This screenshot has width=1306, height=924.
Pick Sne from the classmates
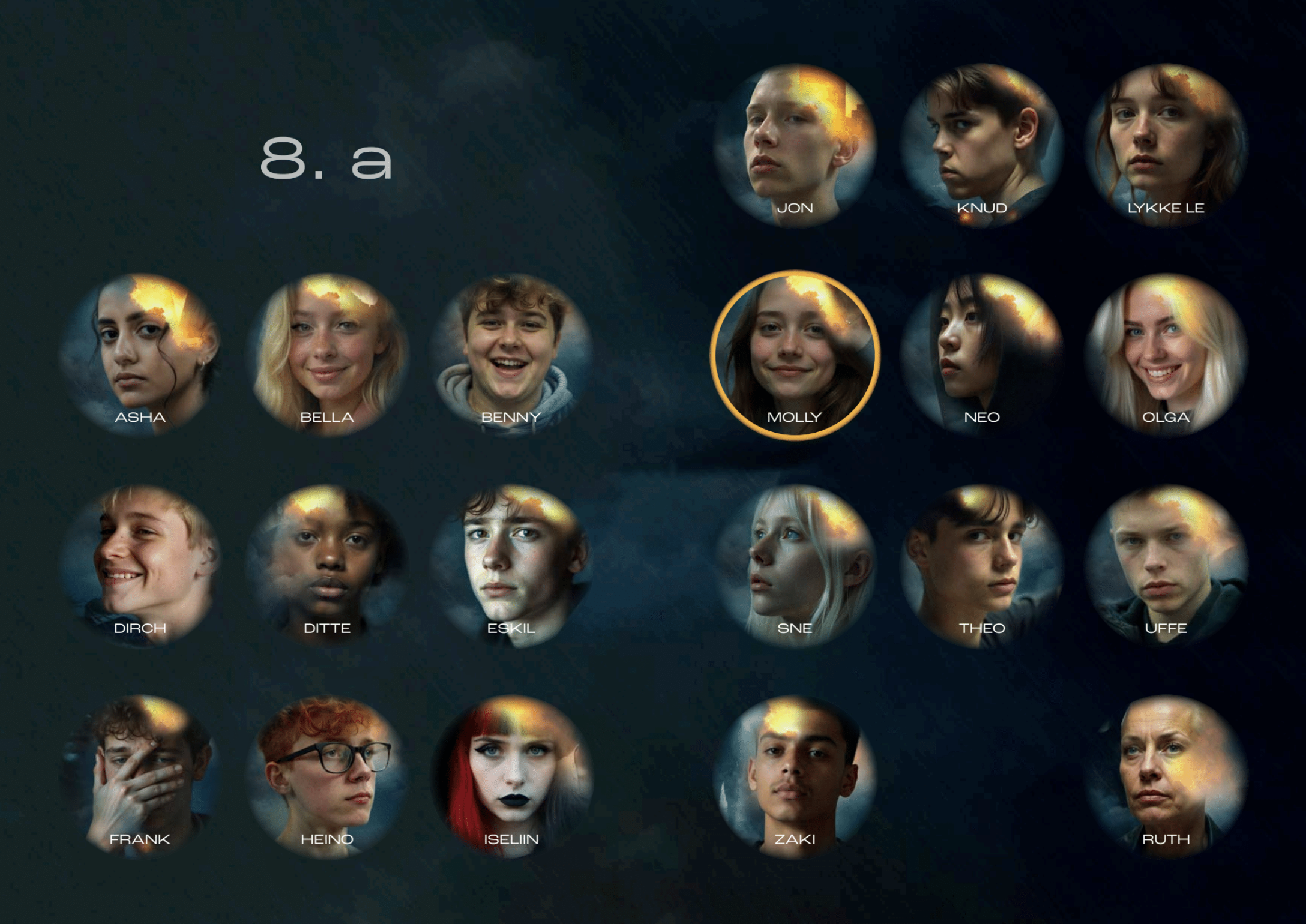(795, 566)
